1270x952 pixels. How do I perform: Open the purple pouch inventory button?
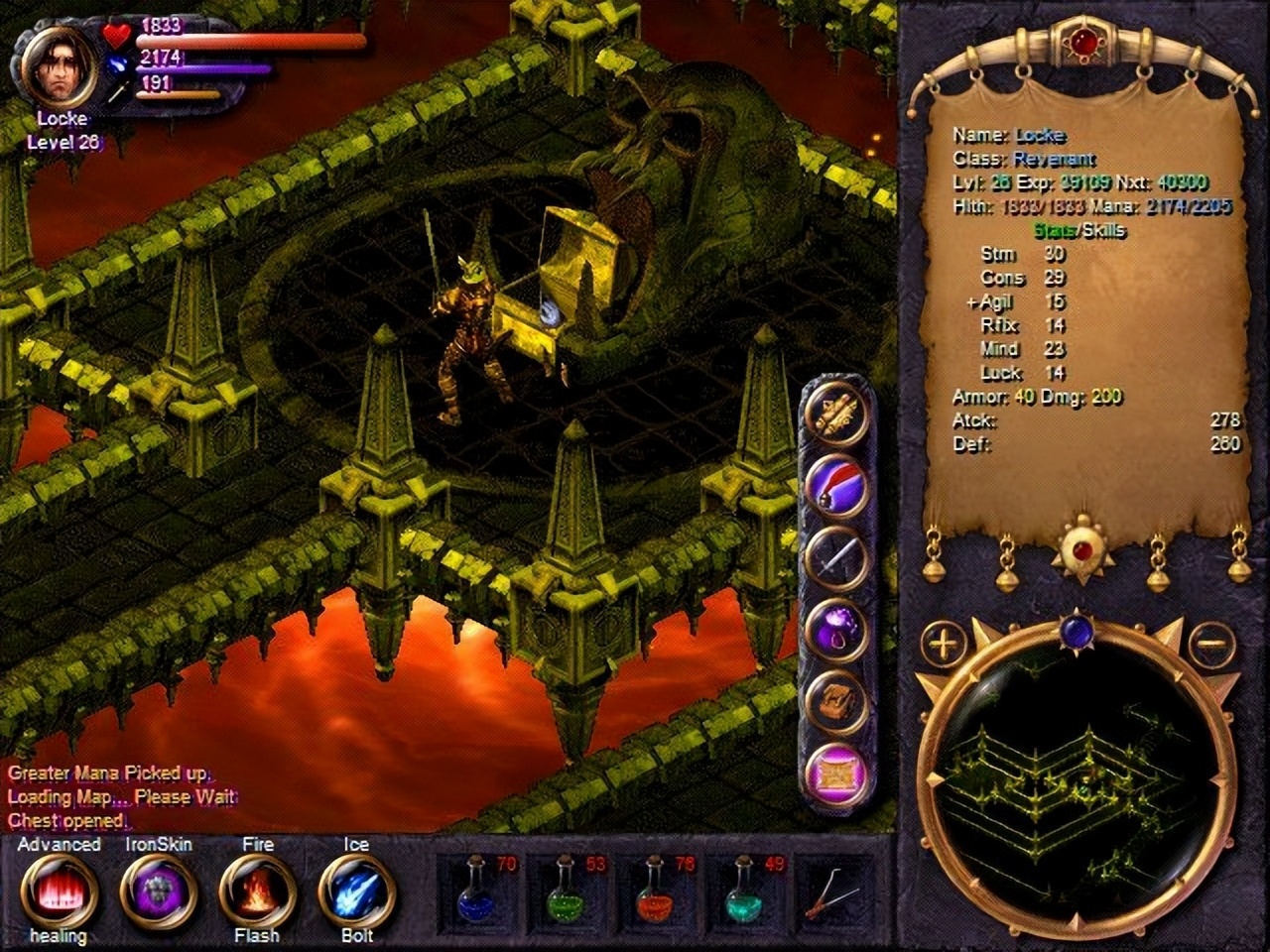click(x=836, y=630)
